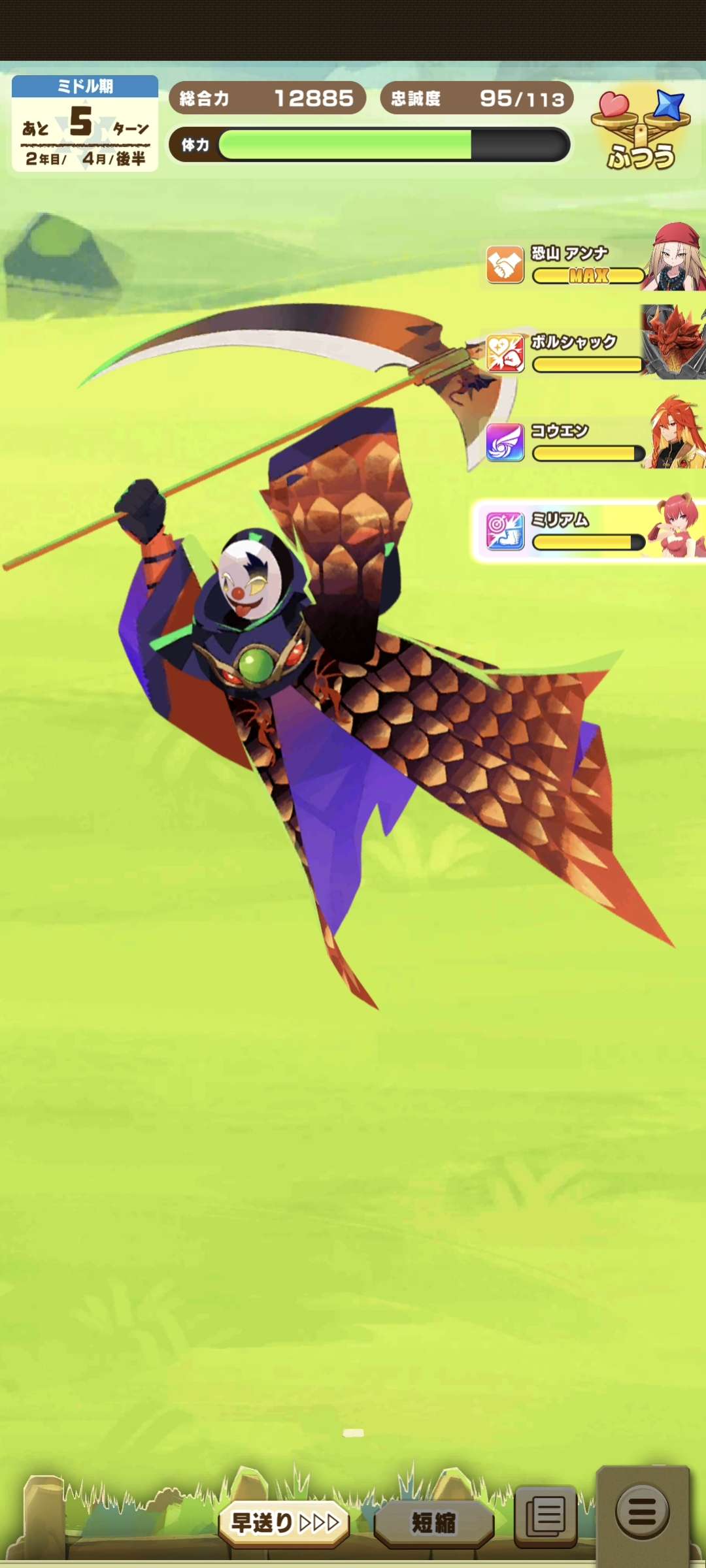Image resolution: width=706 pixels, height=1568 pixels.
Task: Activate the 短縮 shorten button
Action: 433,1523
